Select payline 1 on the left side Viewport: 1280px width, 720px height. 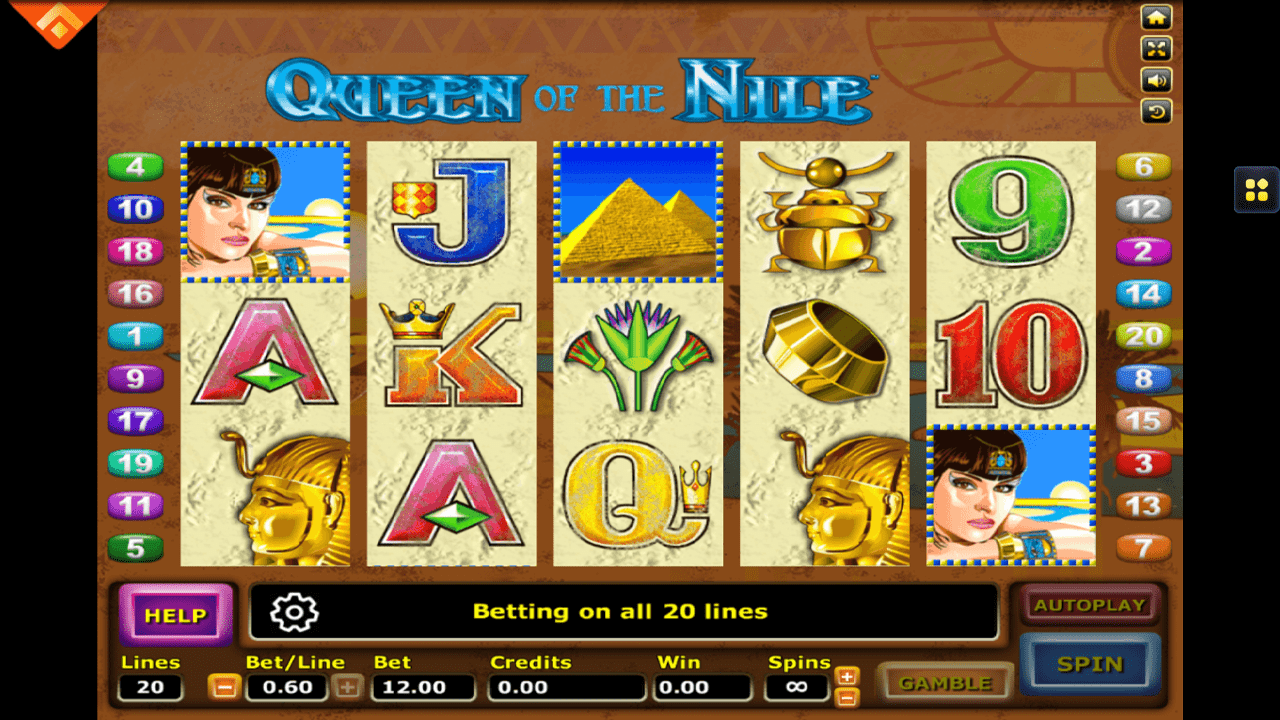[x=135, y=337]
